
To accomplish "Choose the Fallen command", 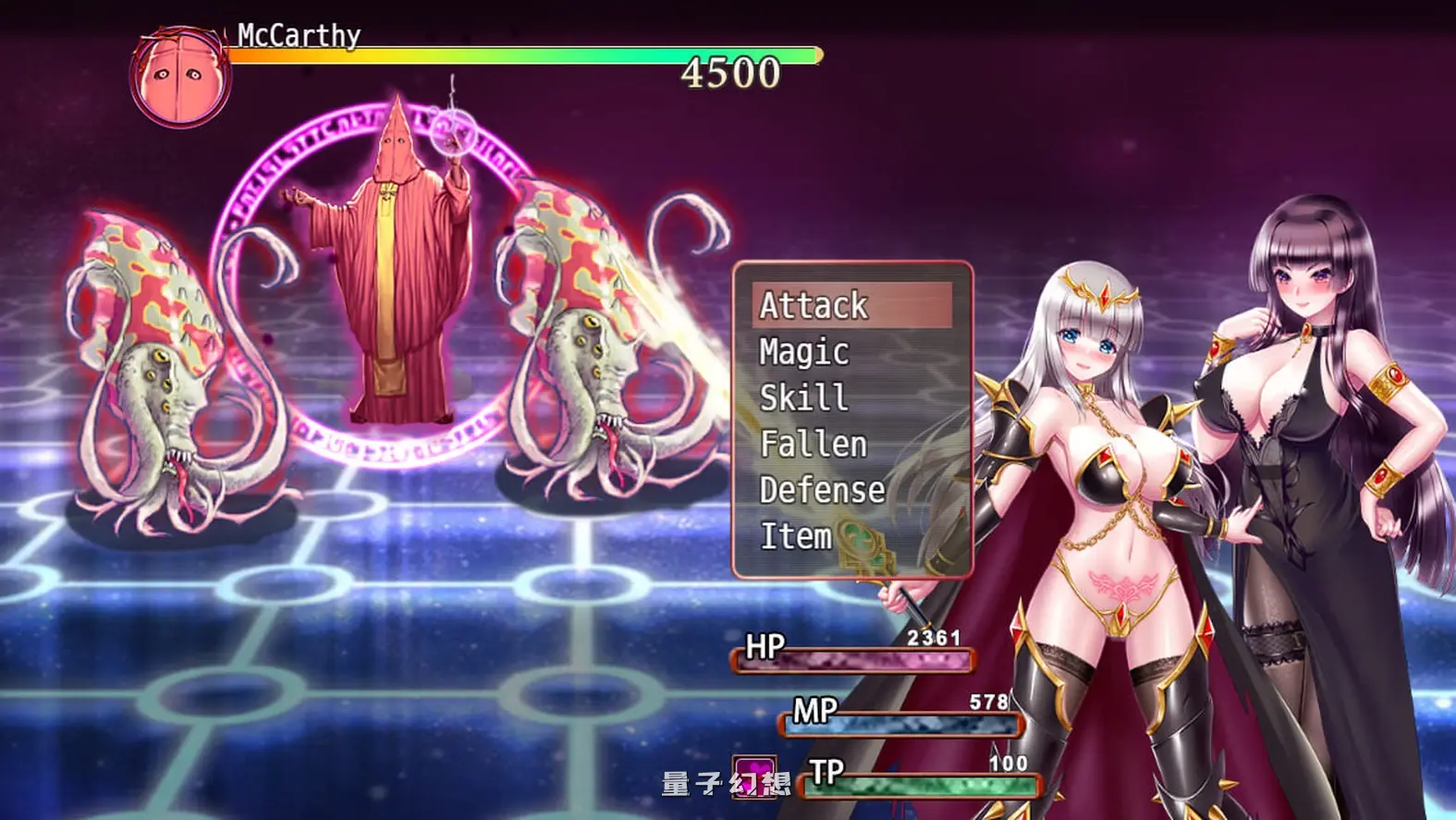I will coord(812,444).
